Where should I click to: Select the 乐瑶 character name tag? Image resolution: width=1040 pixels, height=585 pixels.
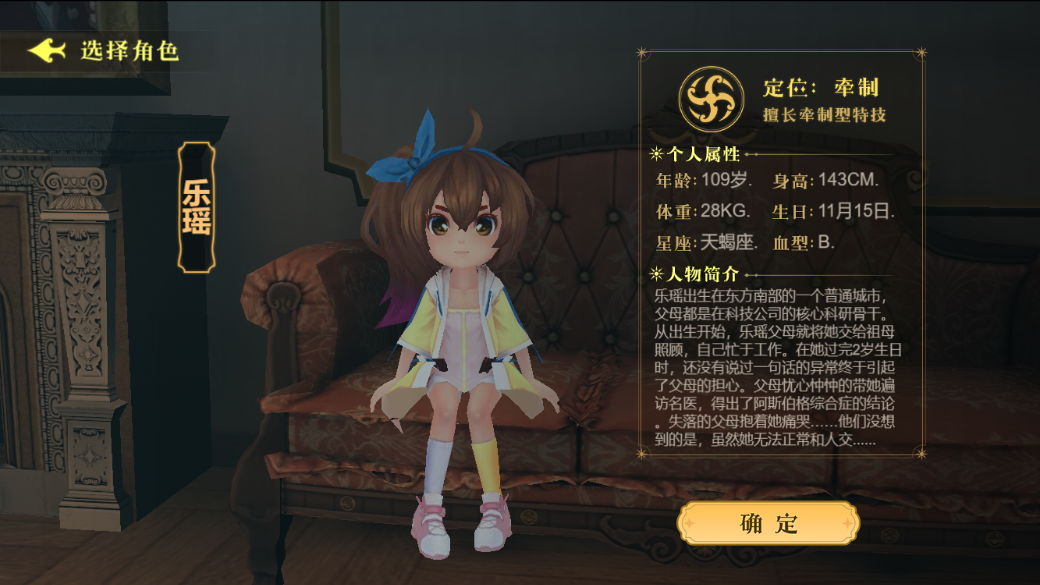pyautogui.click(x=196, y=207)
